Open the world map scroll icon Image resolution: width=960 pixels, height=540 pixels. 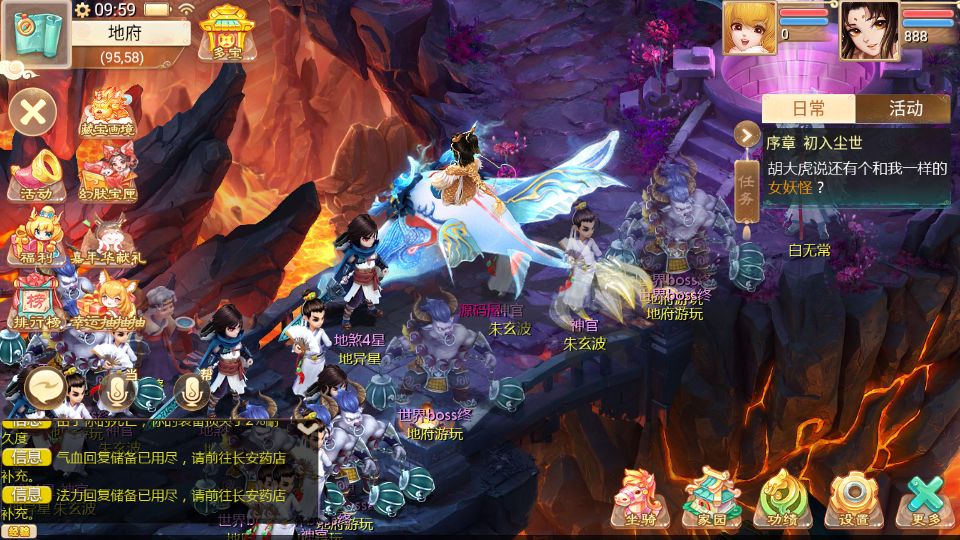34,33
